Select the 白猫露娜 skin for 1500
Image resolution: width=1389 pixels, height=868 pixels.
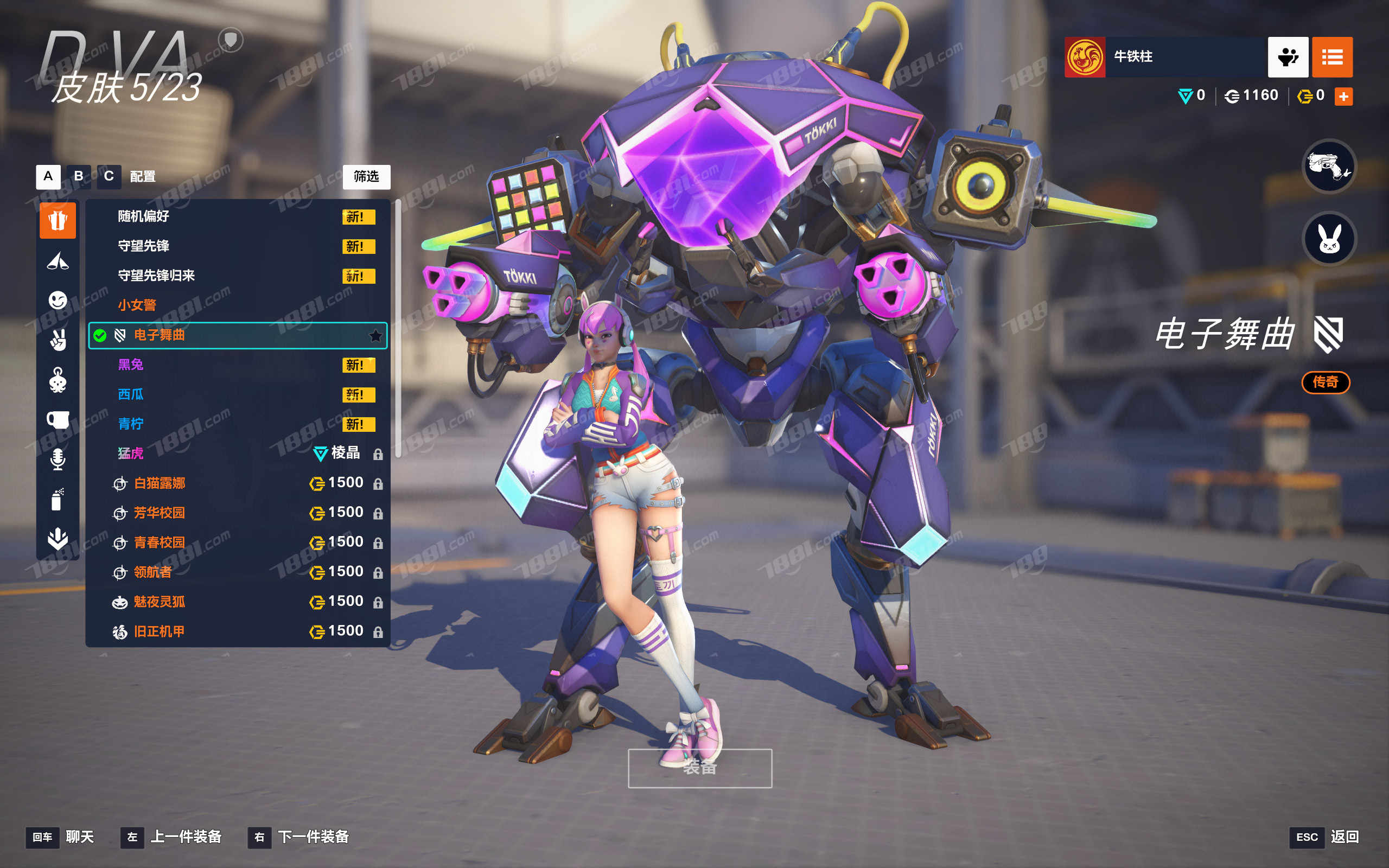pos(160,483)
